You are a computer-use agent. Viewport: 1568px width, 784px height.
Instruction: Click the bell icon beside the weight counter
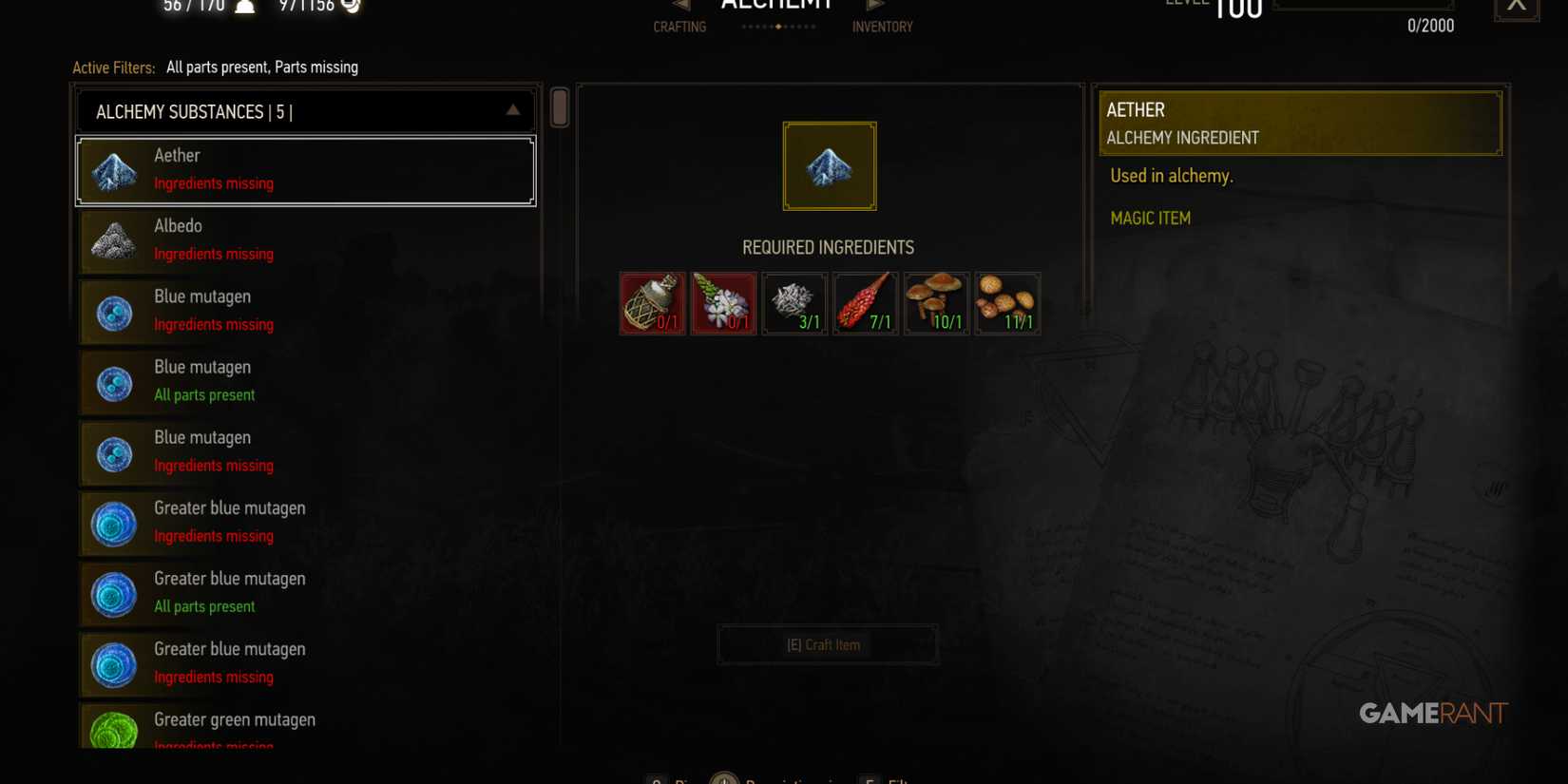pyautogui.click(x=245, y=6)
